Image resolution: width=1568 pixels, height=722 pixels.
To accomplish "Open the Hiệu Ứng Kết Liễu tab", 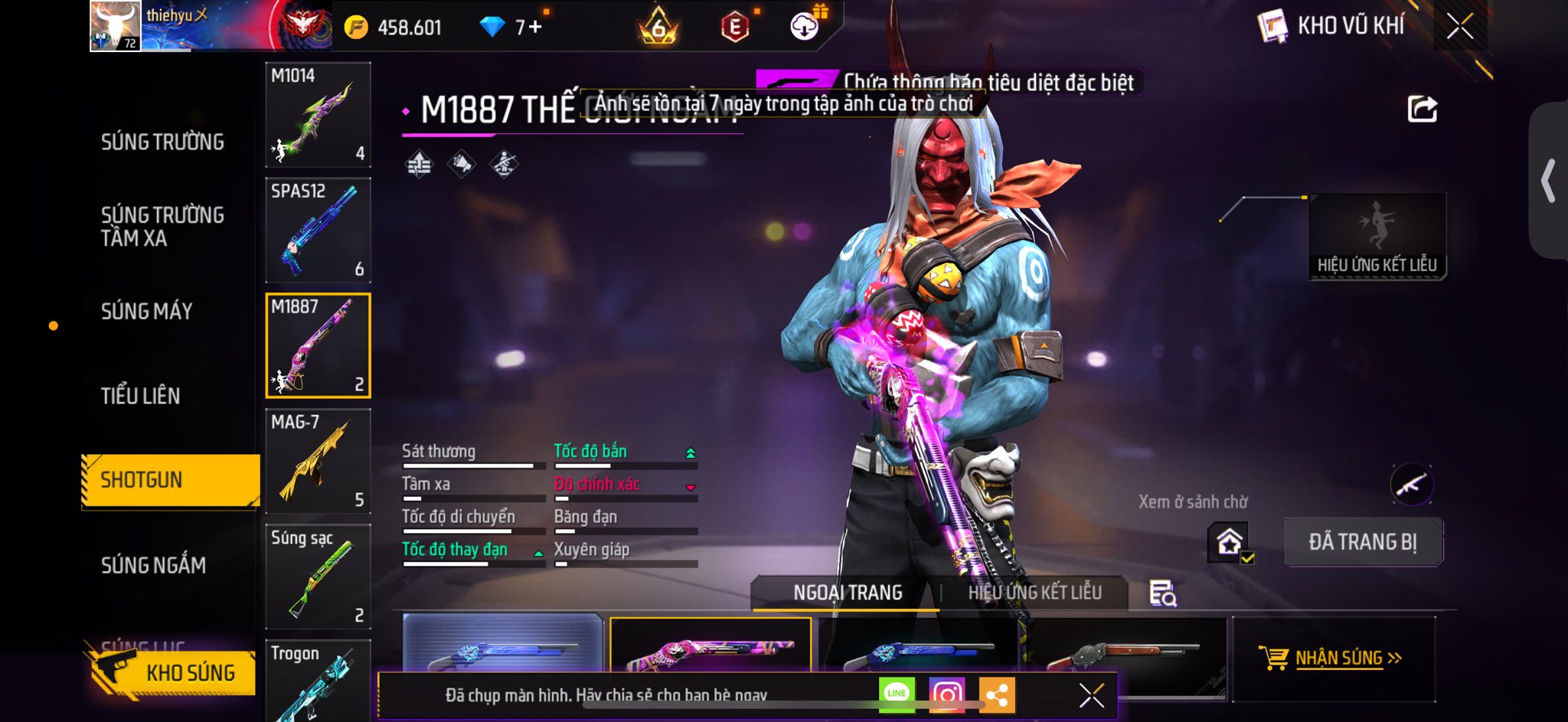I will (1034, 593).
